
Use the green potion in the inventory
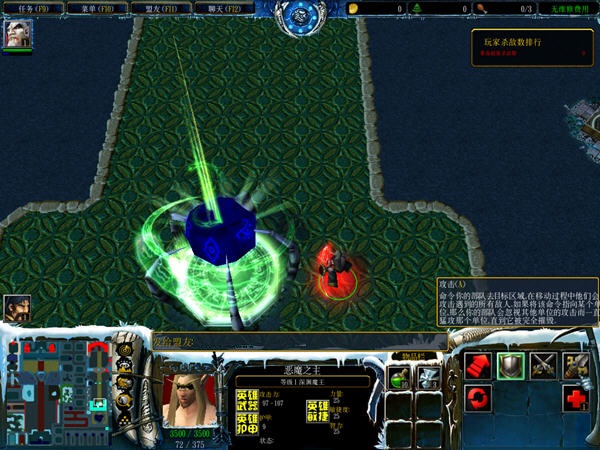coord(399,378)
